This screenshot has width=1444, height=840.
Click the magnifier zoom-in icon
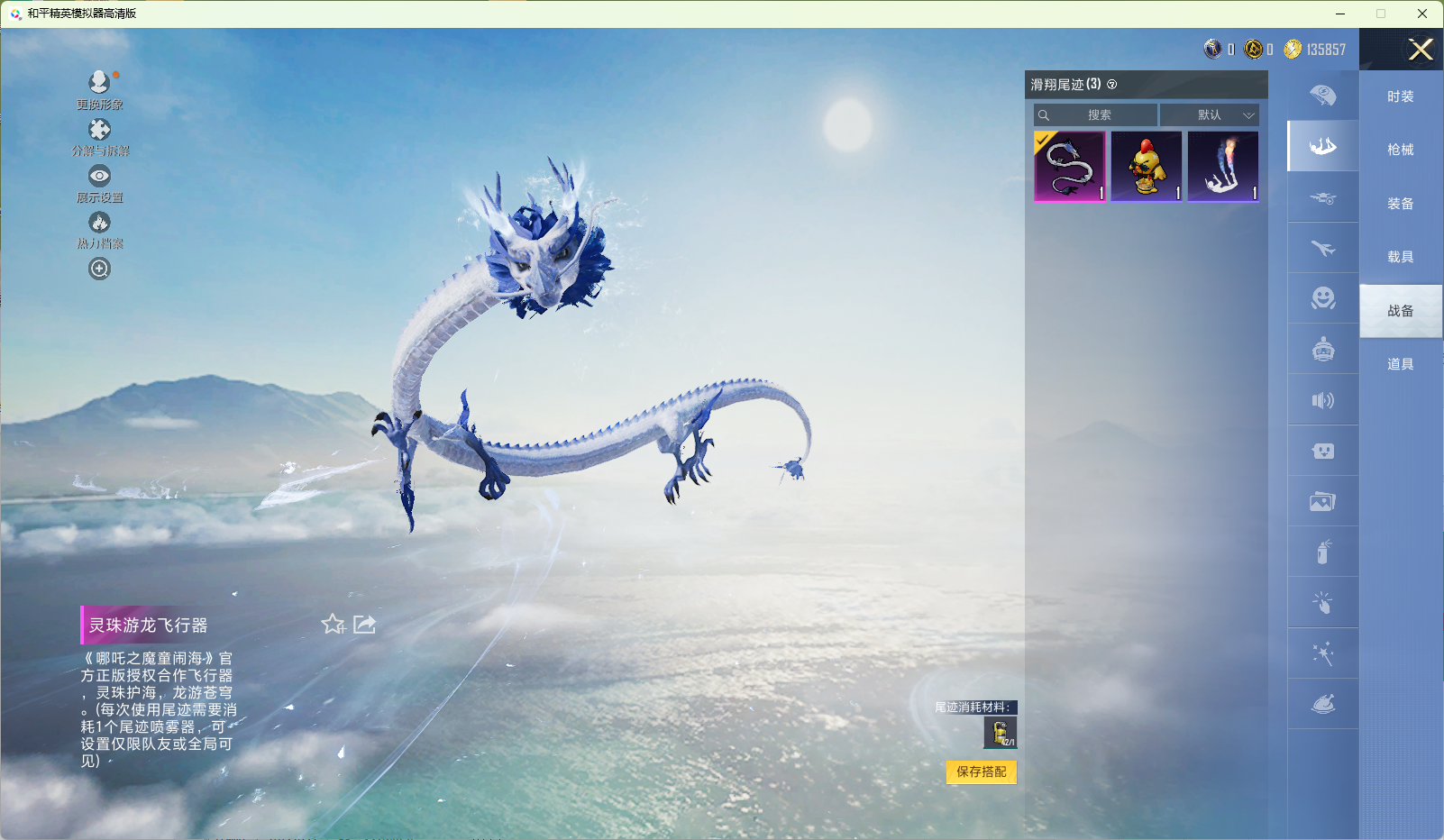pyautogui.click(x=99, y=269)
